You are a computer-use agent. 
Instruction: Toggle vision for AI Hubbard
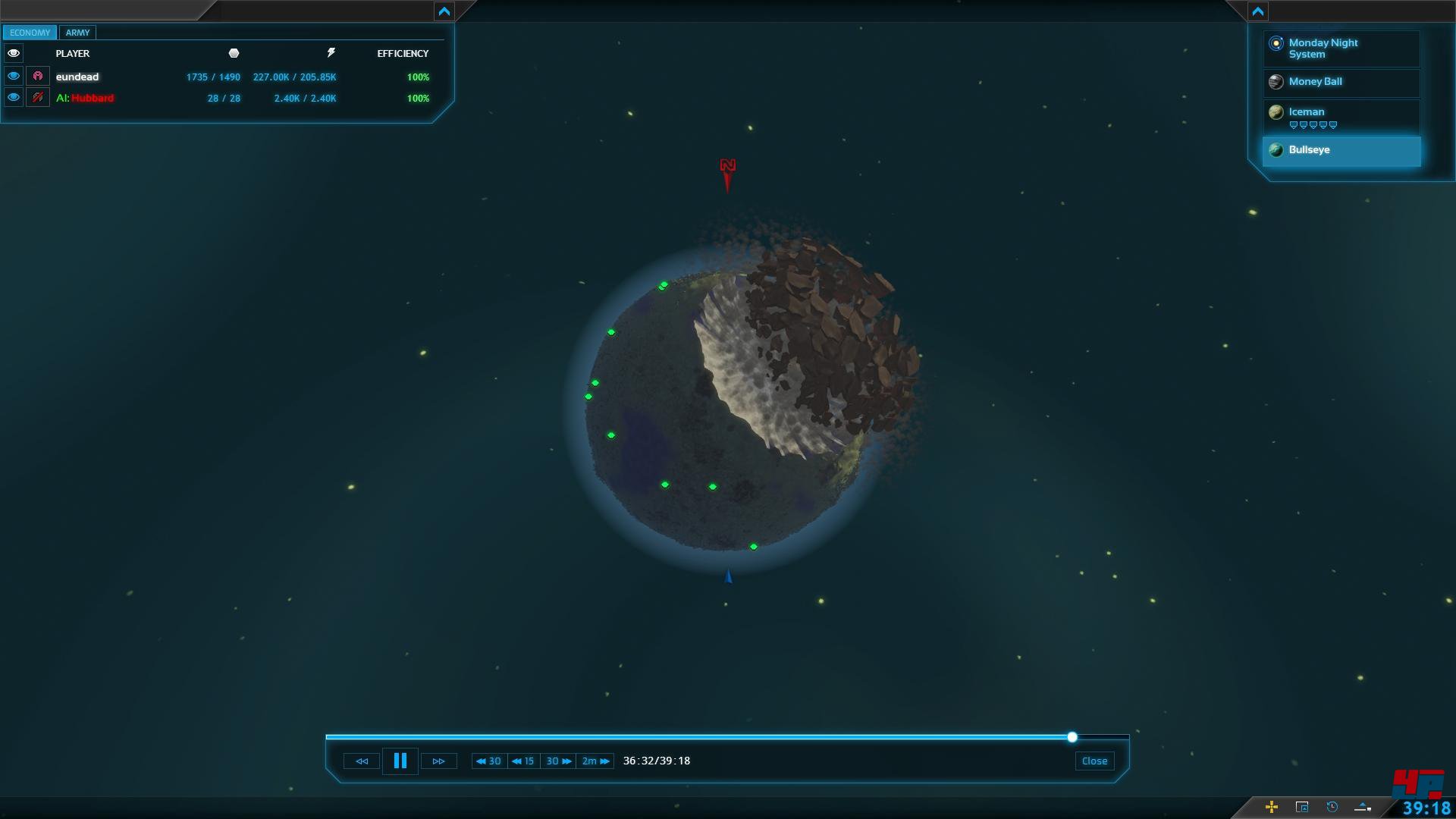pos(14,98)
